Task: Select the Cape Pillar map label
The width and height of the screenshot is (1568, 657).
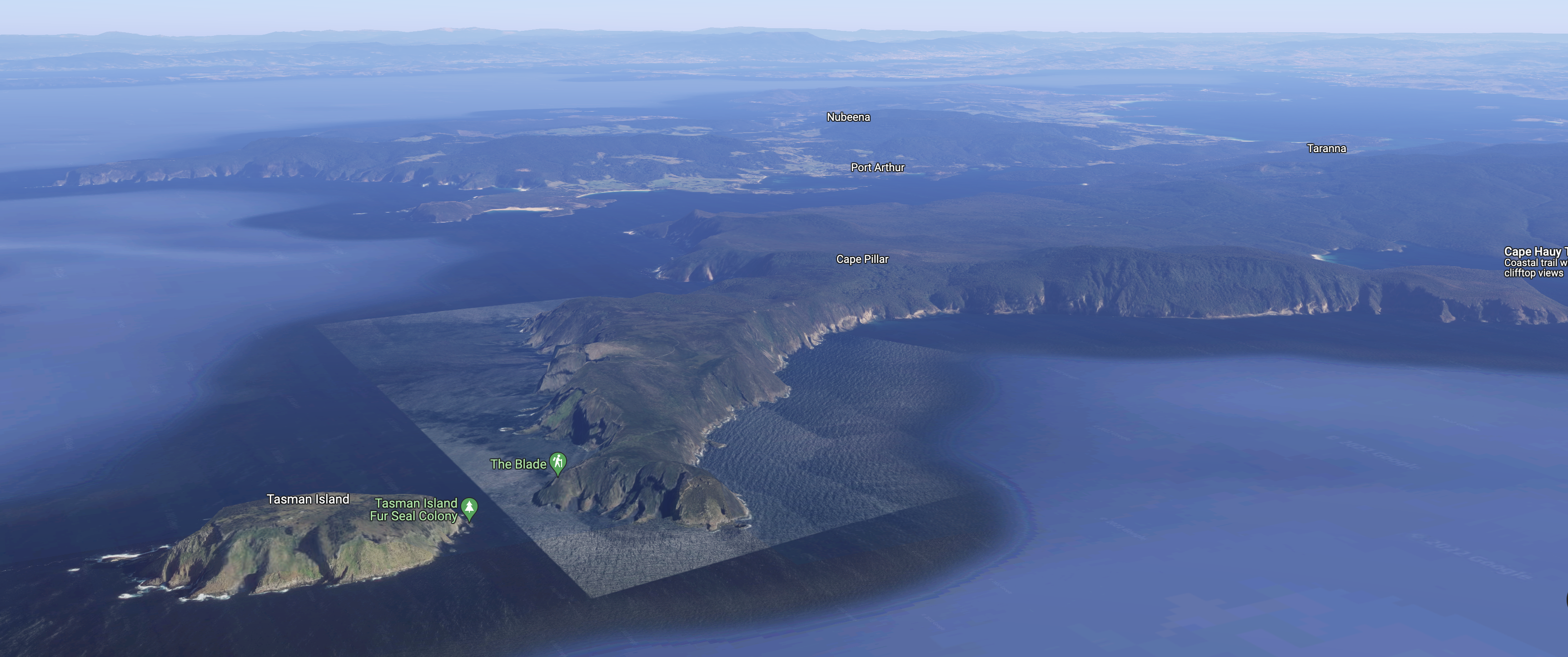Action: coord(862,259)
